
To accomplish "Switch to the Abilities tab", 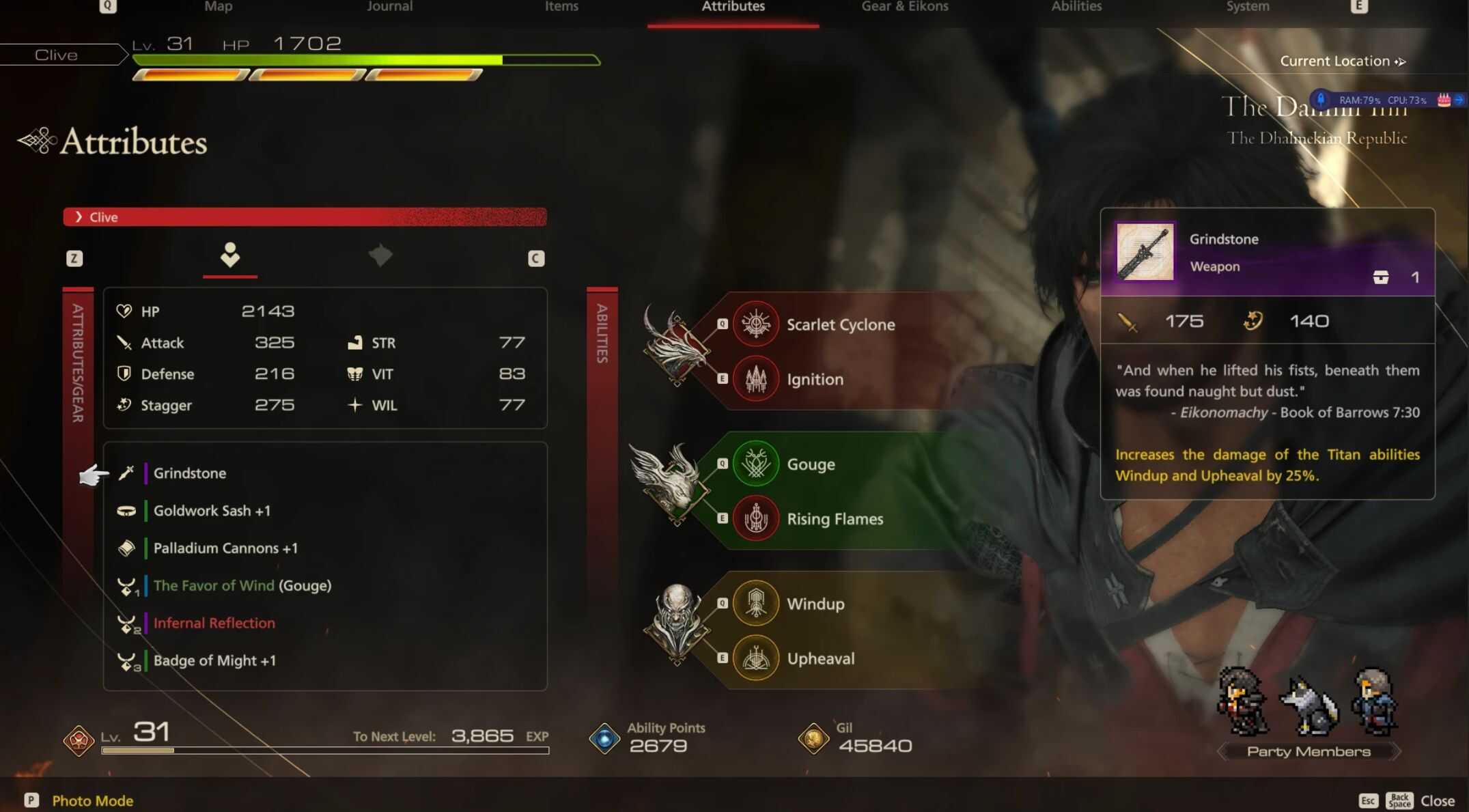I will [x=1076, y=7].
